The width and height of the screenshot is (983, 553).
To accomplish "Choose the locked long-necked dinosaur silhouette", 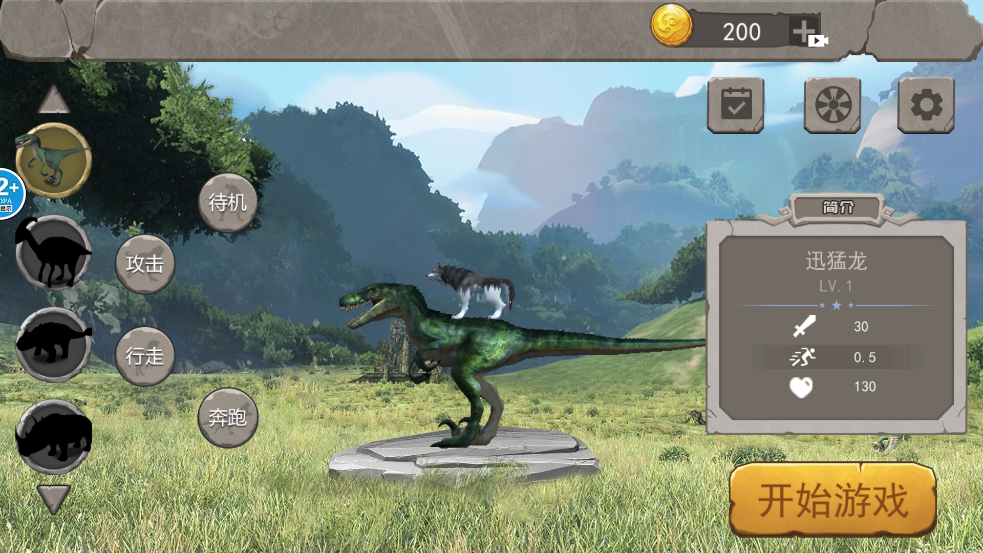I will click(x=54, y=252).
